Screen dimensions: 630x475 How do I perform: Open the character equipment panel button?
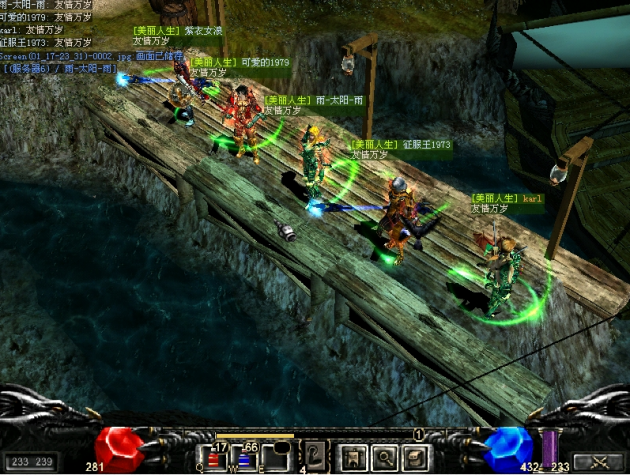[x=353, y=458]
